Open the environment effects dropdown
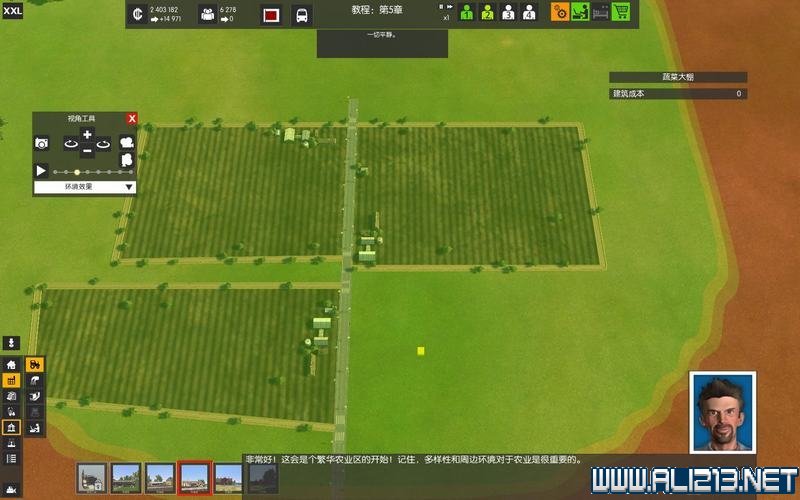The height and width of the screenshot is (500, 800). tap(85, 187)
